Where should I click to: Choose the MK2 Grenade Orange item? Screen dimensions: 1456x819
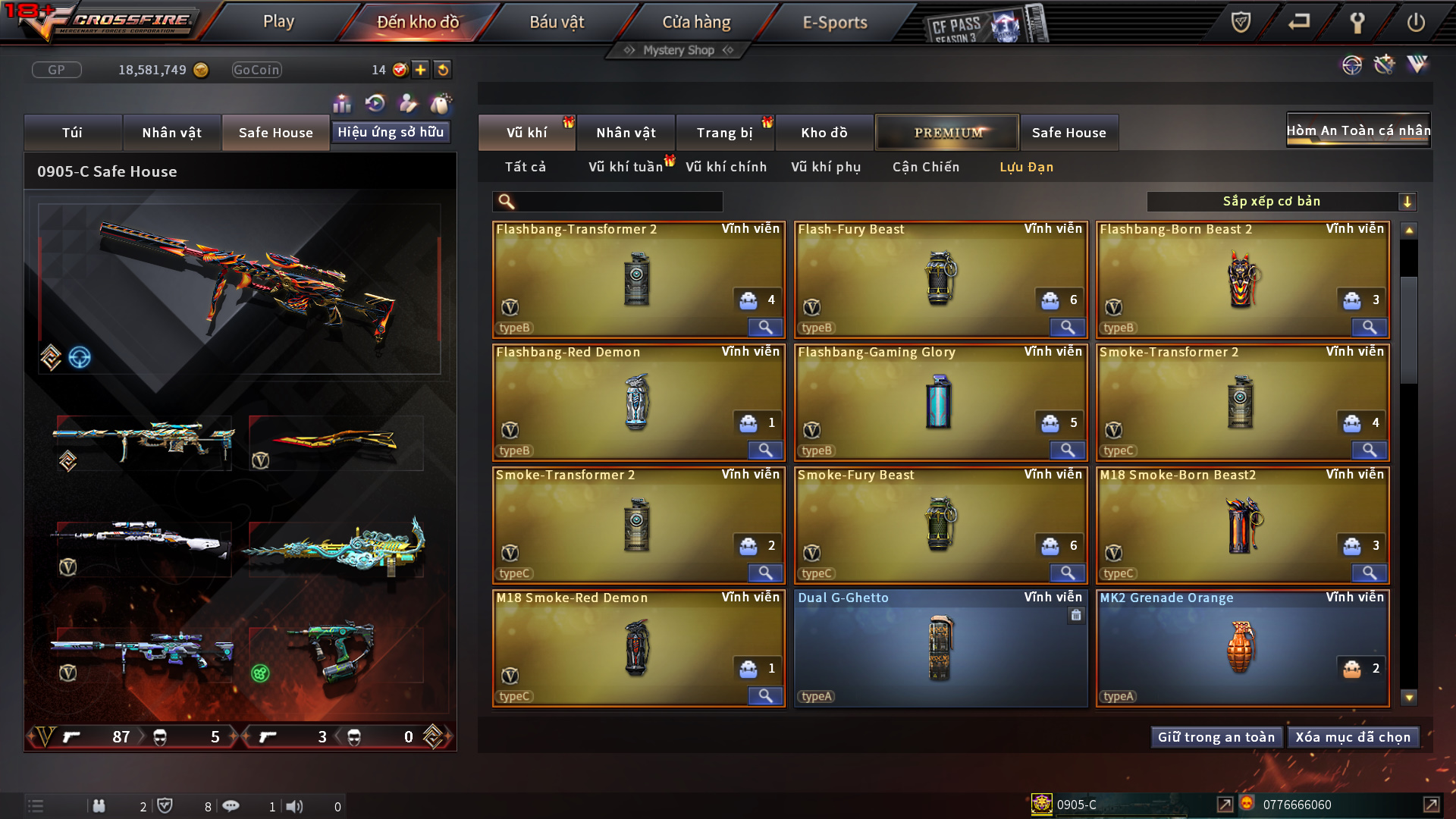click(x=1241, y=648)
